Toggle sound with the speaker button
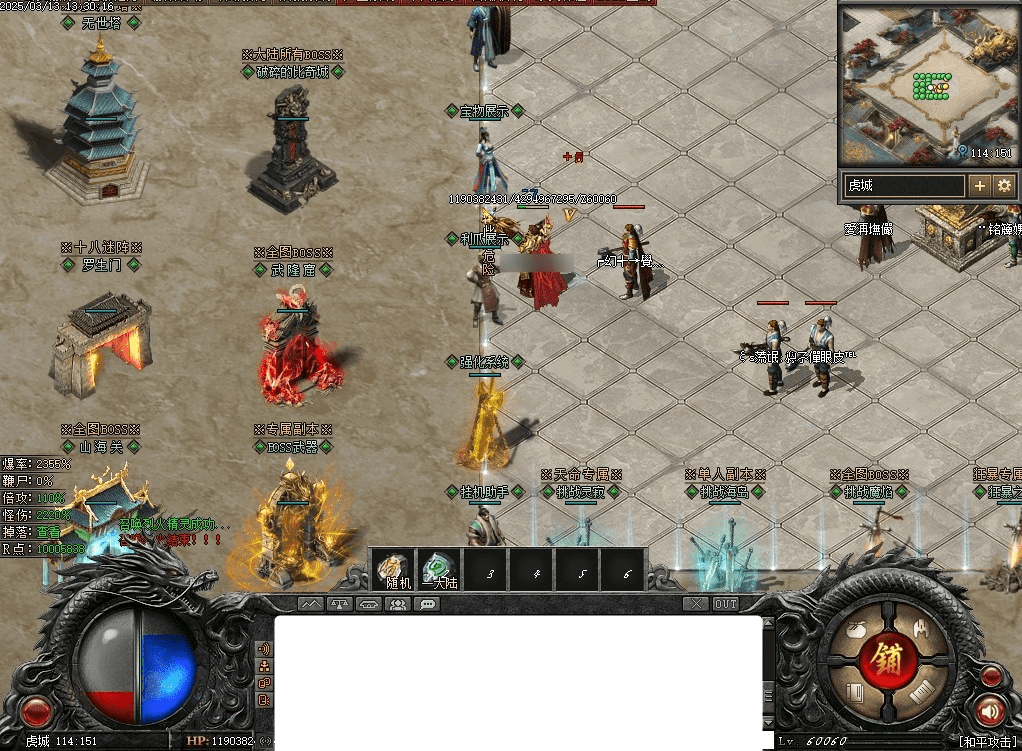1022x751 pixels. tap(990, 711)
